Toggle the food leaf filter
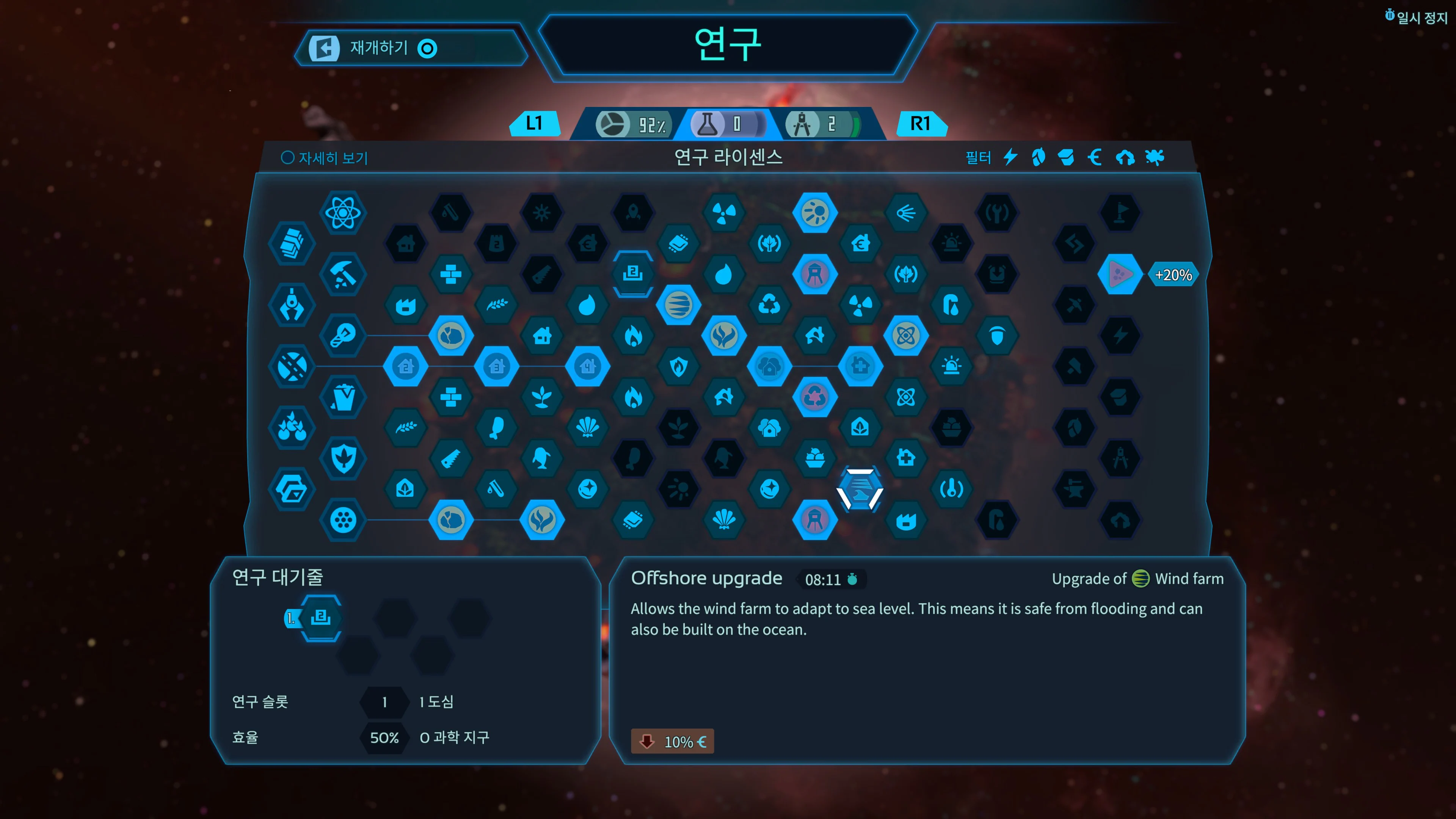The image size is (1456, 819). pyautogui.click(x=1039, y=158)
